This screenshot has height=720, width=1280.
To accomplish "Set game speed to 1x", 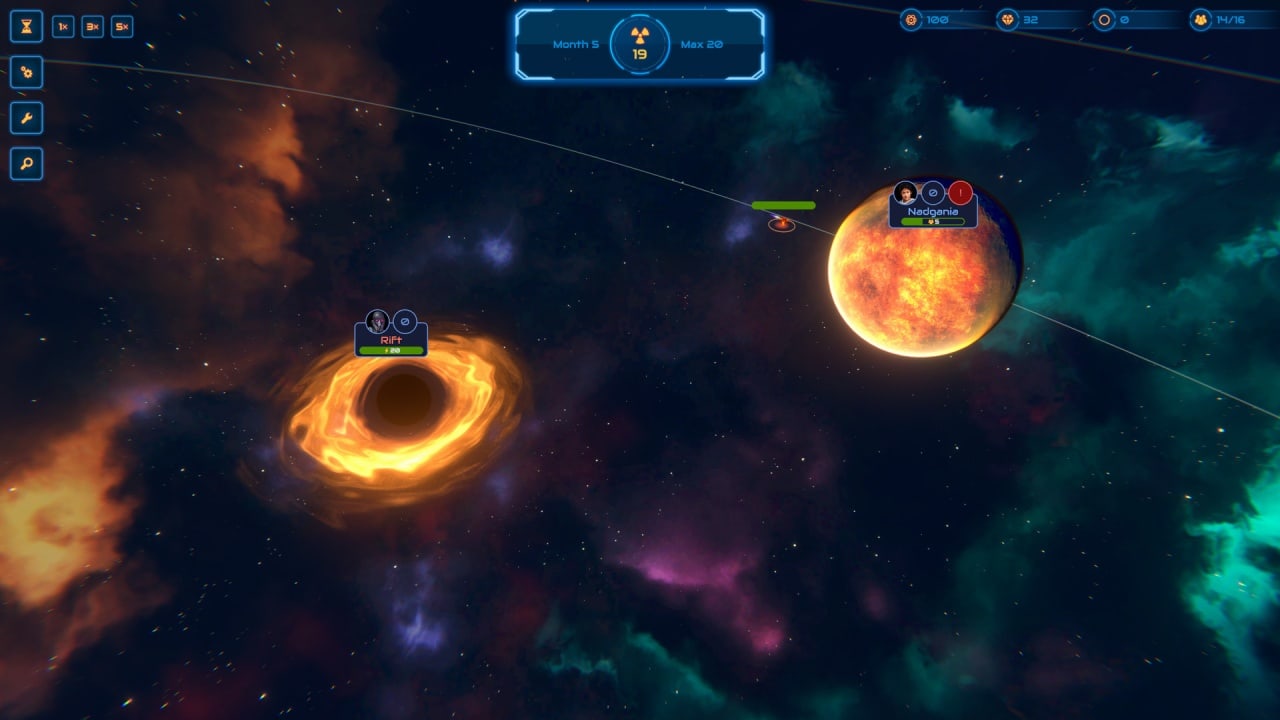I will 63,27.
